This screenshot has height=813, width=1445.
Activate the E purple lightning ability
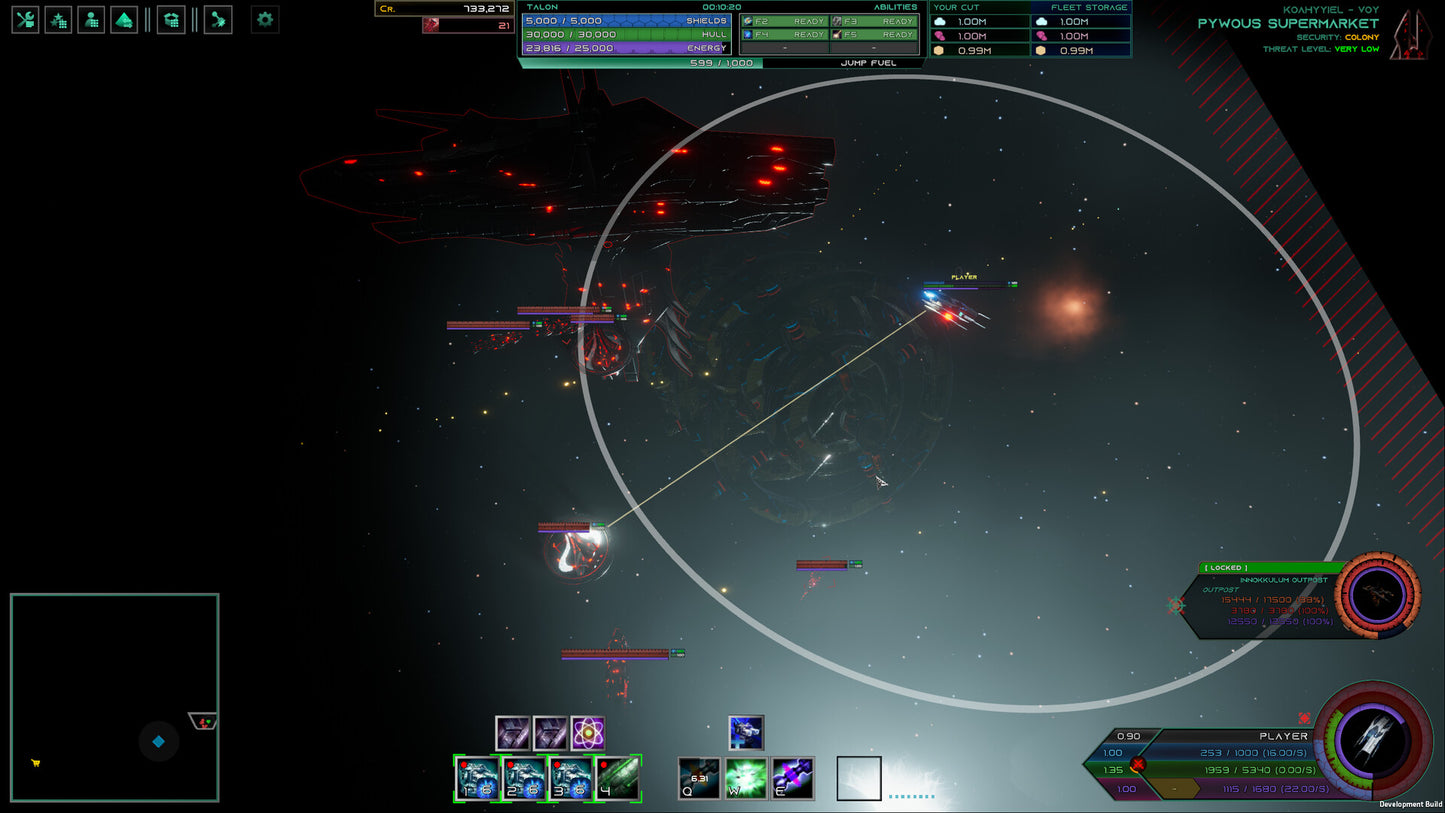tap(792, 778)
